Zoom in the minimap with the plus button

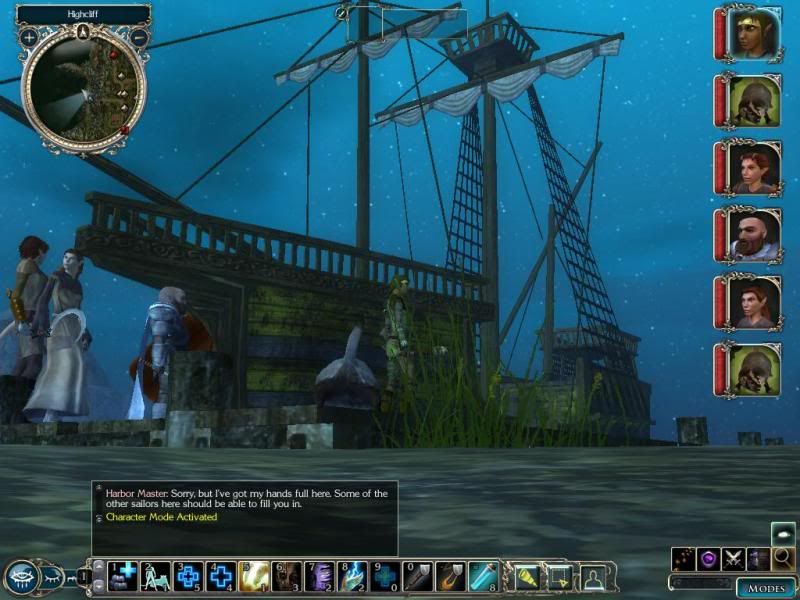(x=29, y=37)
